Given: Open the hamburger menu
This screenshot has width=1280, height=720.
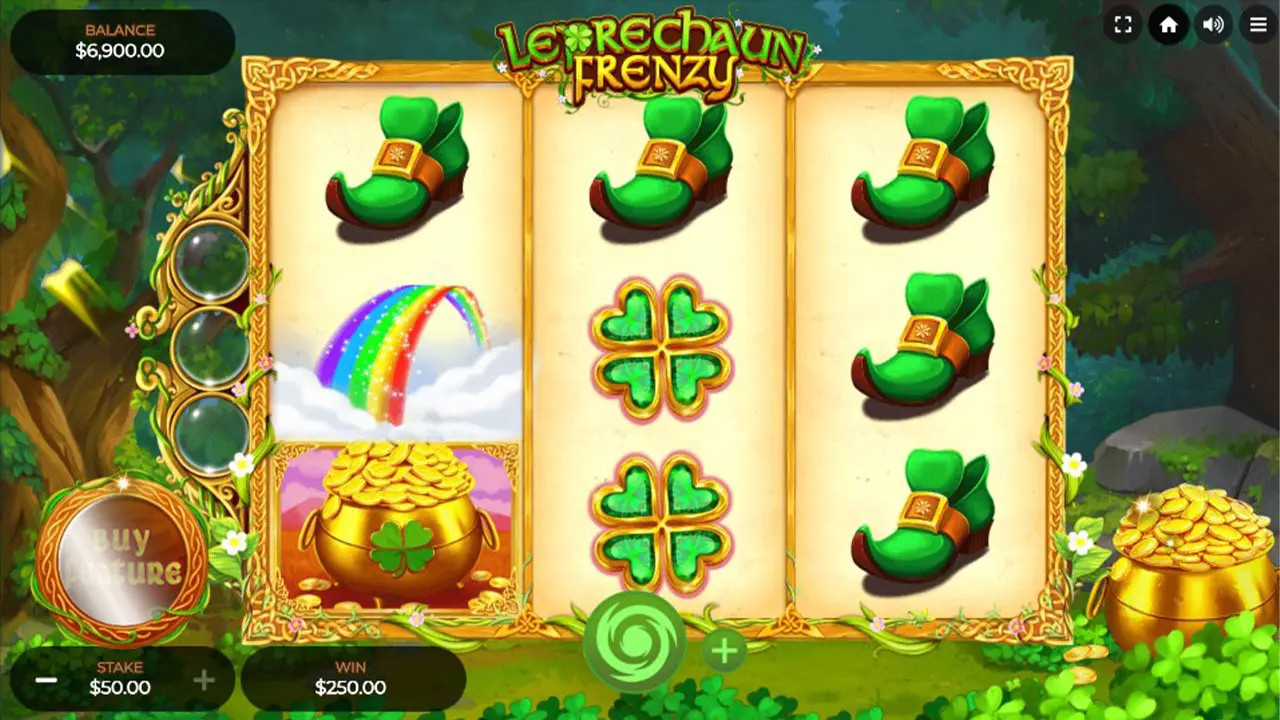Looking at the screenshot, I should [x=1258, y=25].
